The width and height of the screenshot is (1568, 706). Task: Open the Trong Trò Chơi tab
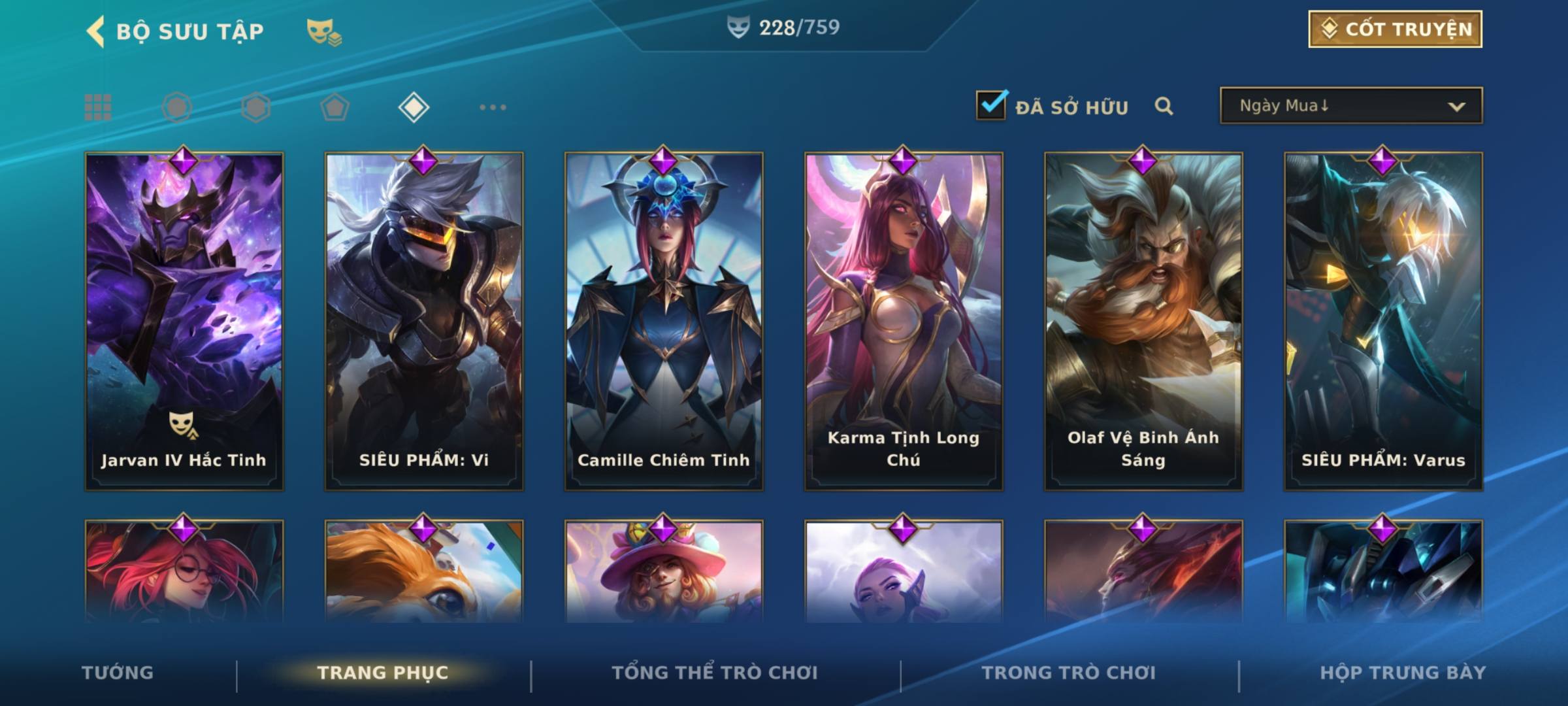pyautogui.click(x=1069, y=673)
